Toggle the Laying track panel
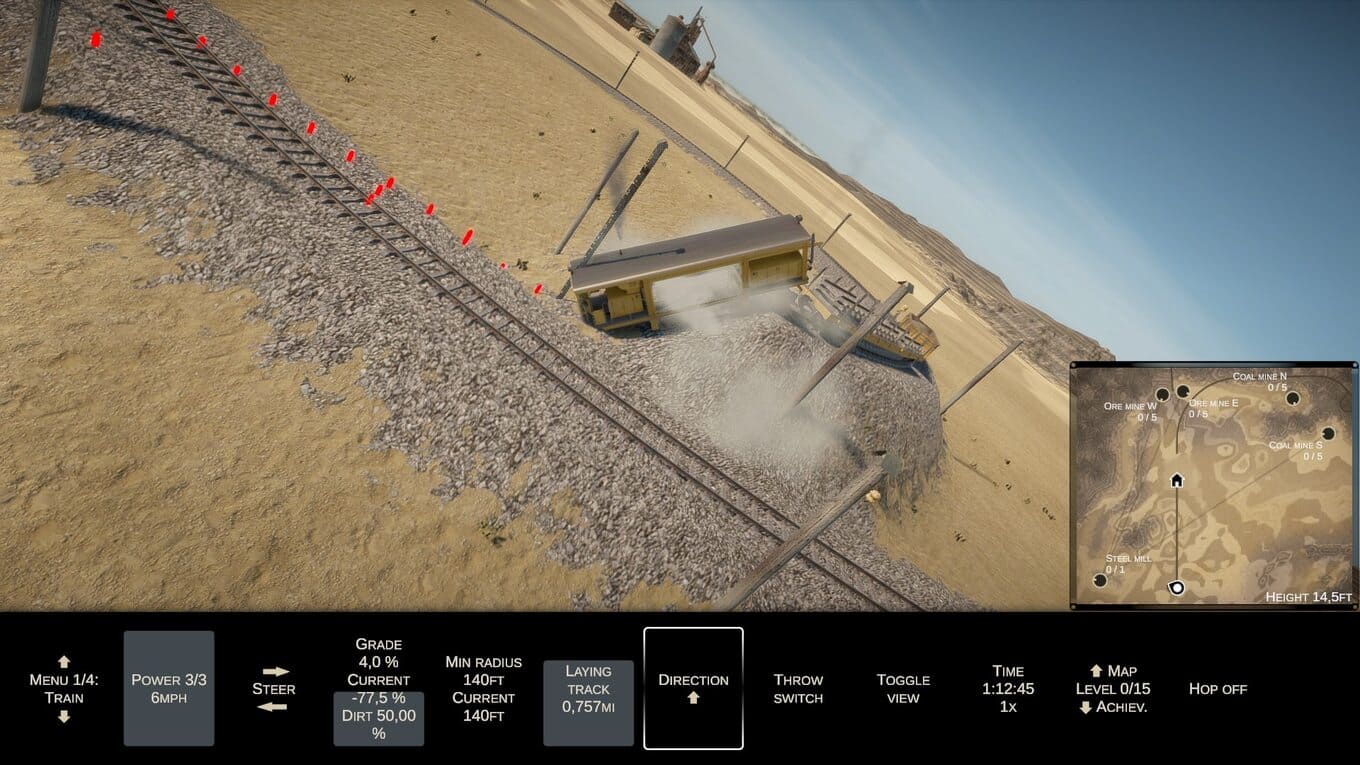This screenshot has width=1360, height=765. pos(588,688)
